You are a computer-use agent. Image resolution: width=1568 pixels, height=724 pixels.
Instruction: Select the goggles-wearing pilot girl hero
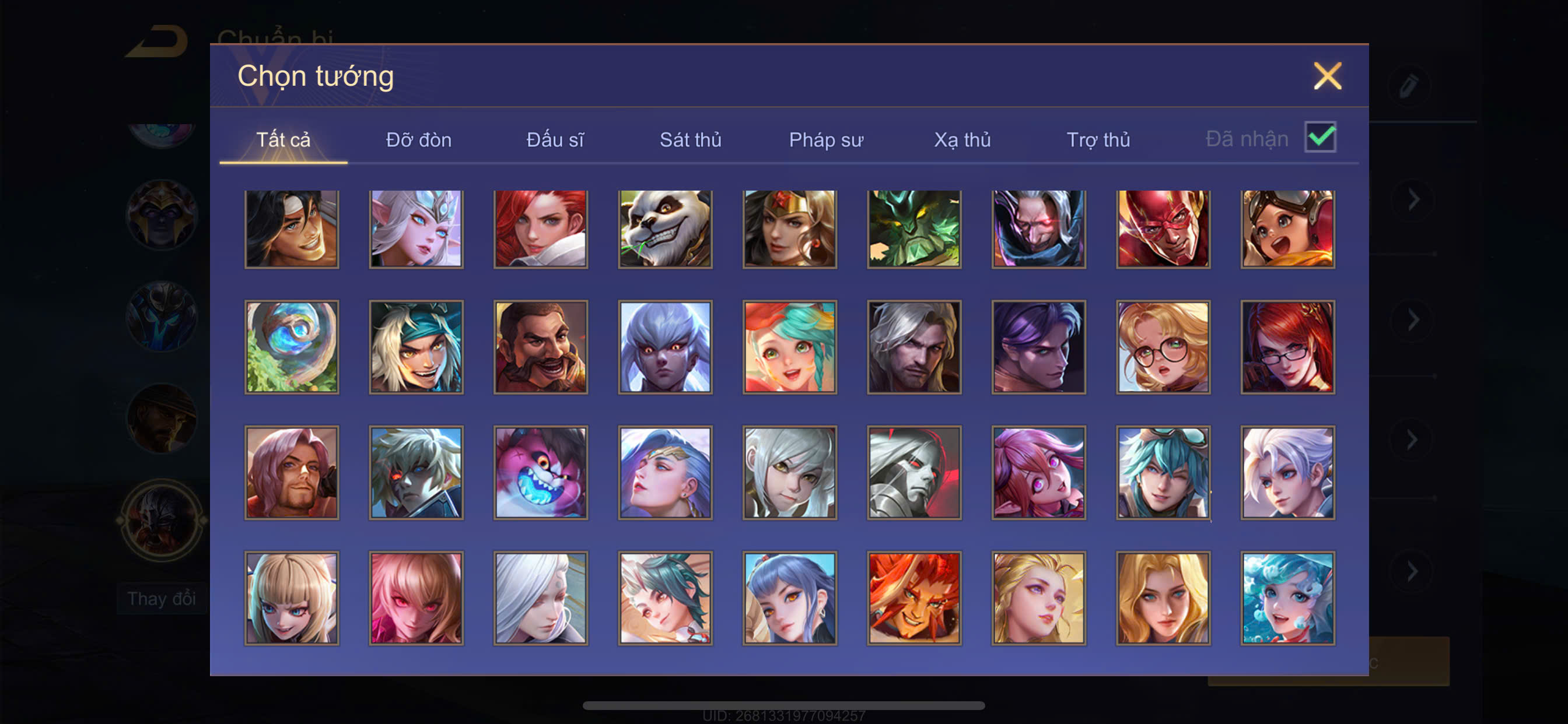tap(1287, 229)
